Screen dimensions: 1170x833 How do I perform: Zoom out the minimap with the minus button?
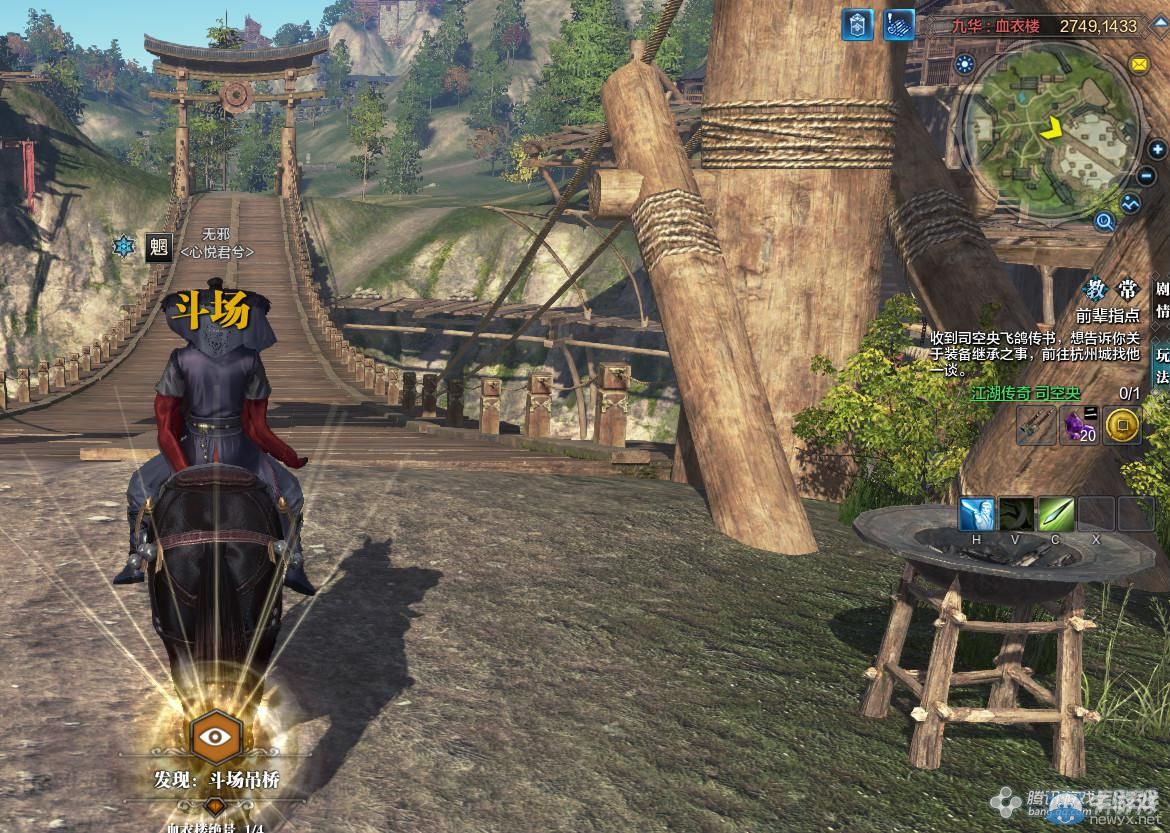pyautogui.click(x=1147, y=176)
